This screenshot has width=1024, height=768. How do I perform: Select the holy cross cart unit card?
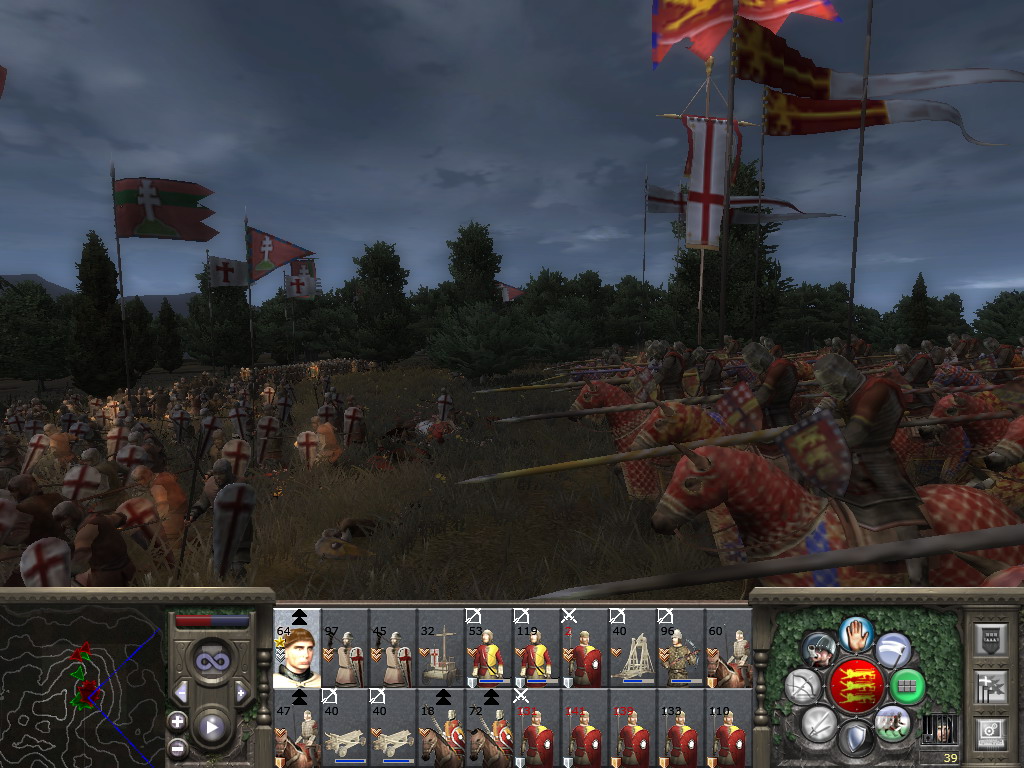click(440, 652)
